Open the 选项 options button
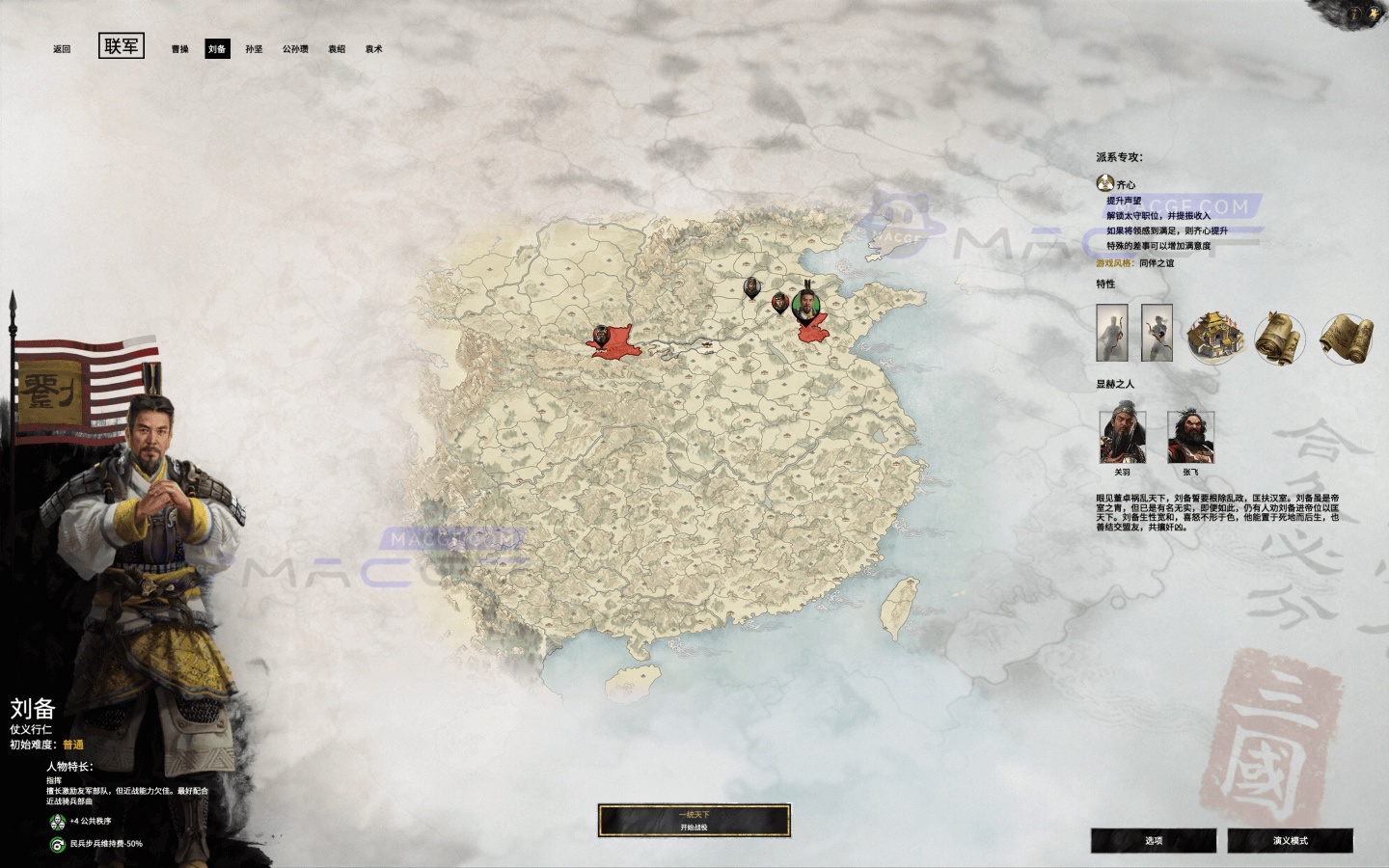The width and height of the screenshot is (1389, 868). click(1153, 840)
